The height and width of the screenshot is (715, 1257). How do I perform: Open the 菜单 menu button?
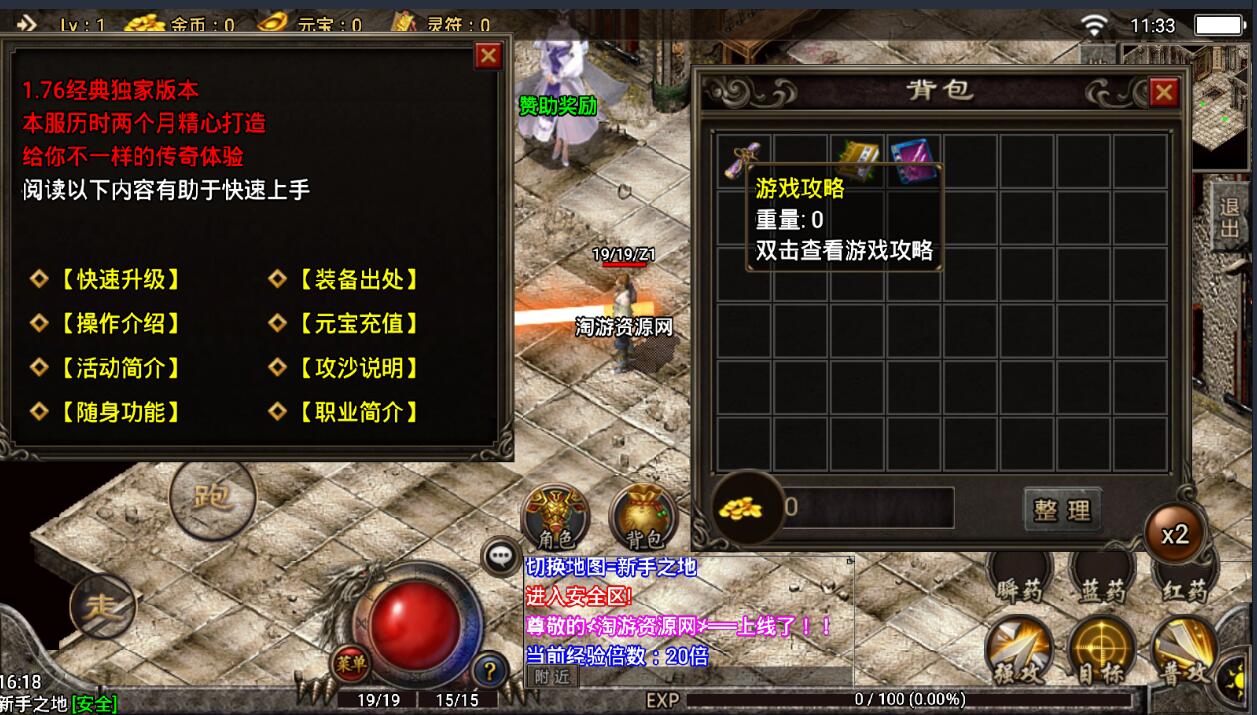(x=350, y=660)
